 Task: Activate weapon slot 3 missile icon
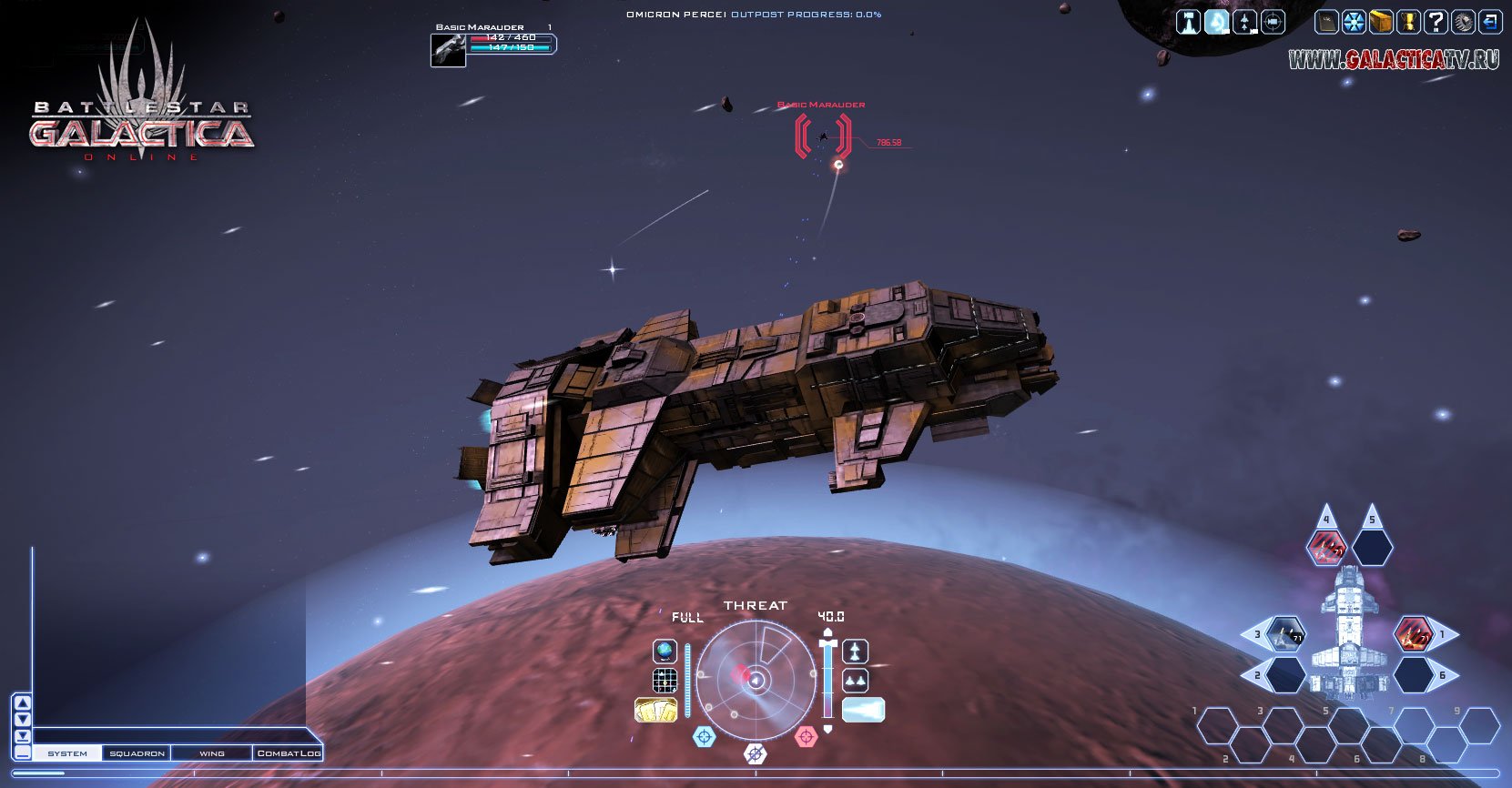(1286, 634)
